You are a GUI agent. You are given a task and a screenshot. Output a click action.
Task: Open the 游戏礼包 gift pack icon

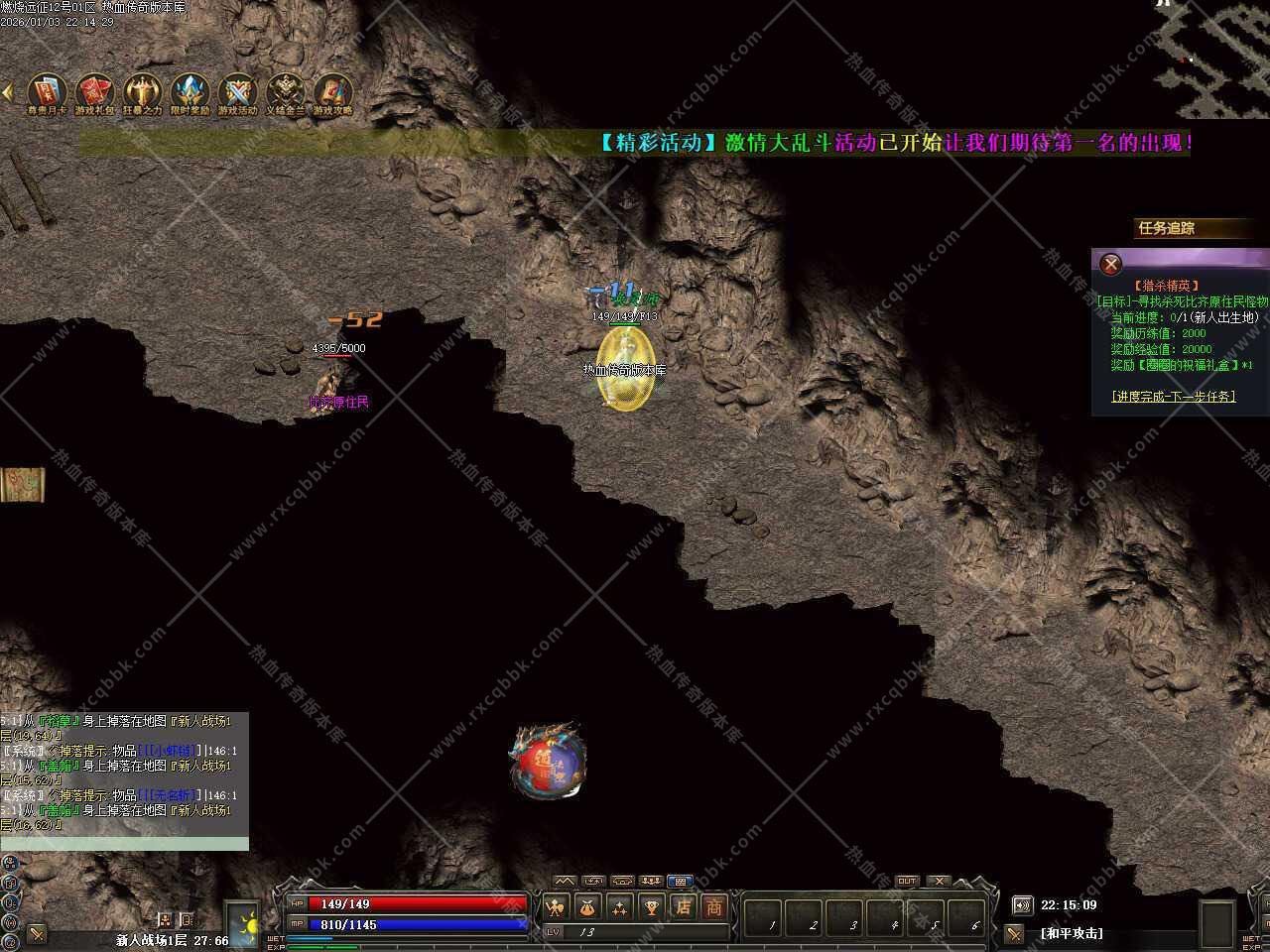95,93
